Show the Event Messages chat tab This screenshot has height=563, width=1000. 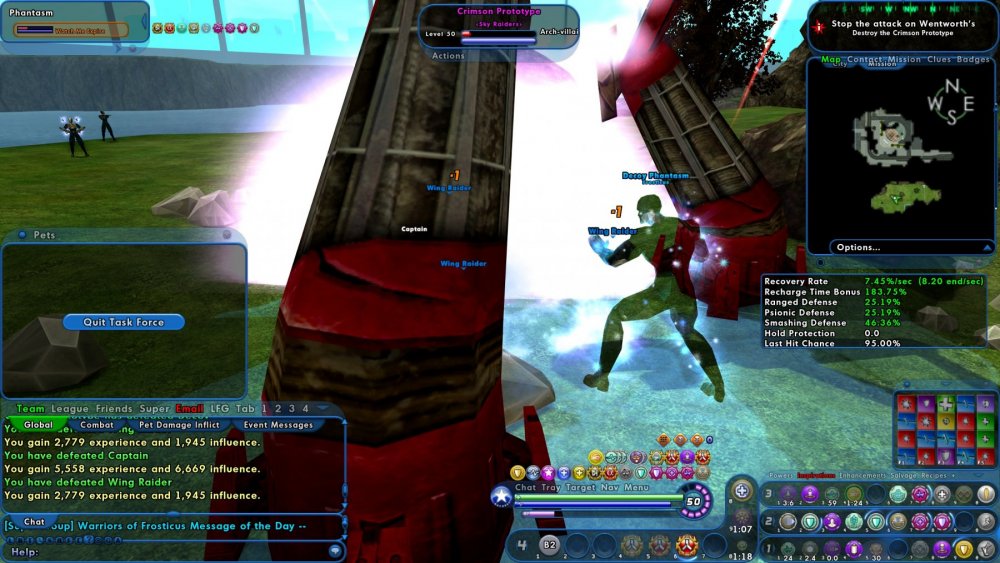click(278, 425)
